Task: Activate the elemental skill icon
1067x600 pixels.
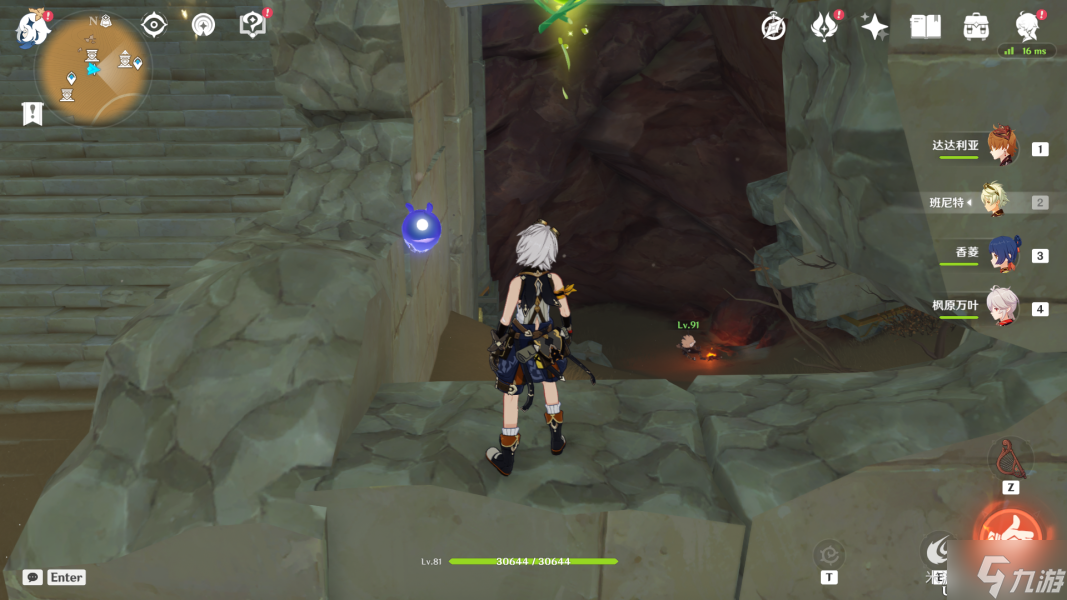Action: 938,550
